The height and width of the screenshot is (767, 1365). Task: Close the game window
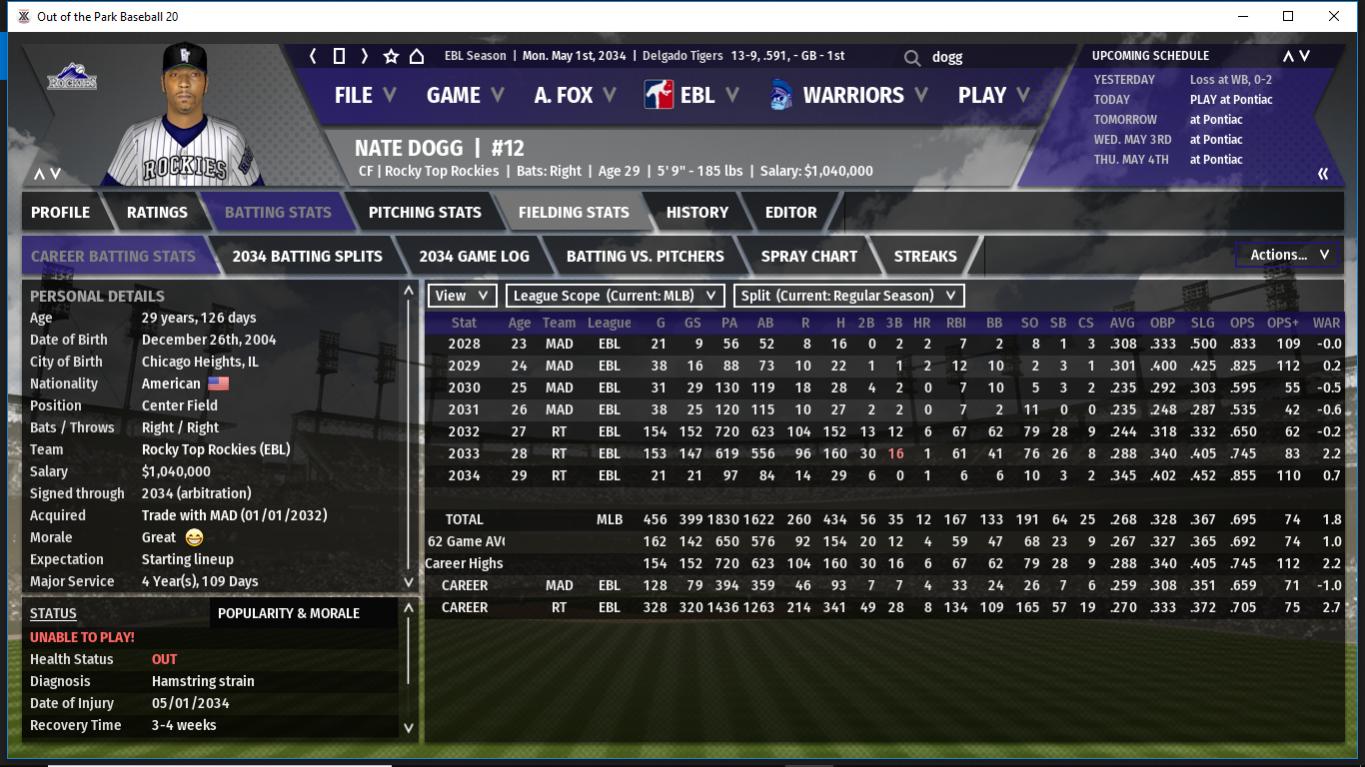(x=1333, y=16)
